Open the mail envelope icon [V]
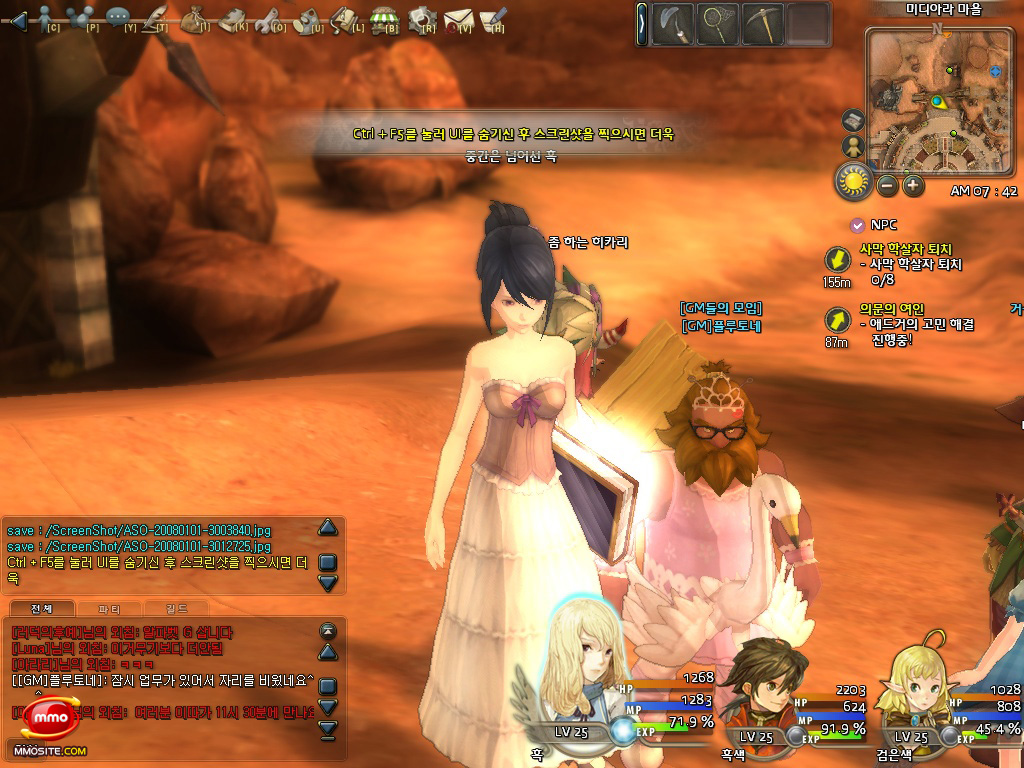 [457, 17]
